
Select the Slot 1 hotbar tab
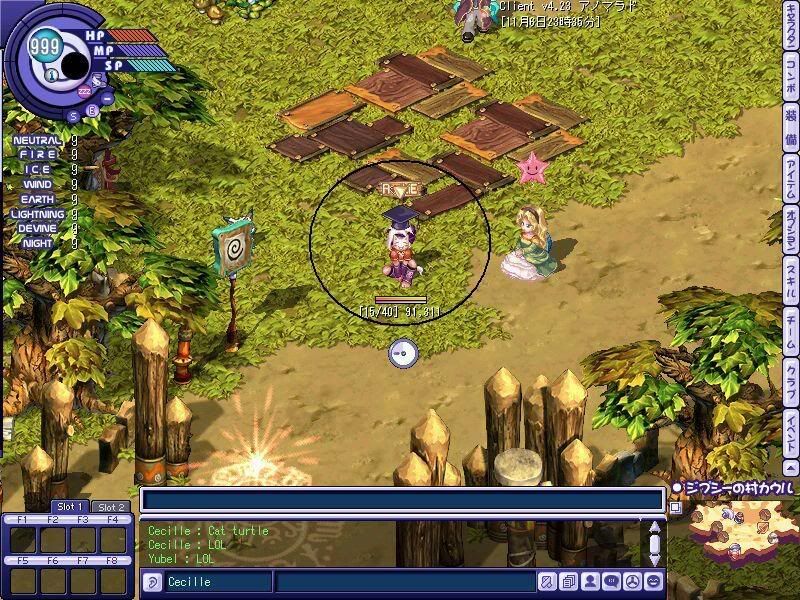[x=70, y=506]
